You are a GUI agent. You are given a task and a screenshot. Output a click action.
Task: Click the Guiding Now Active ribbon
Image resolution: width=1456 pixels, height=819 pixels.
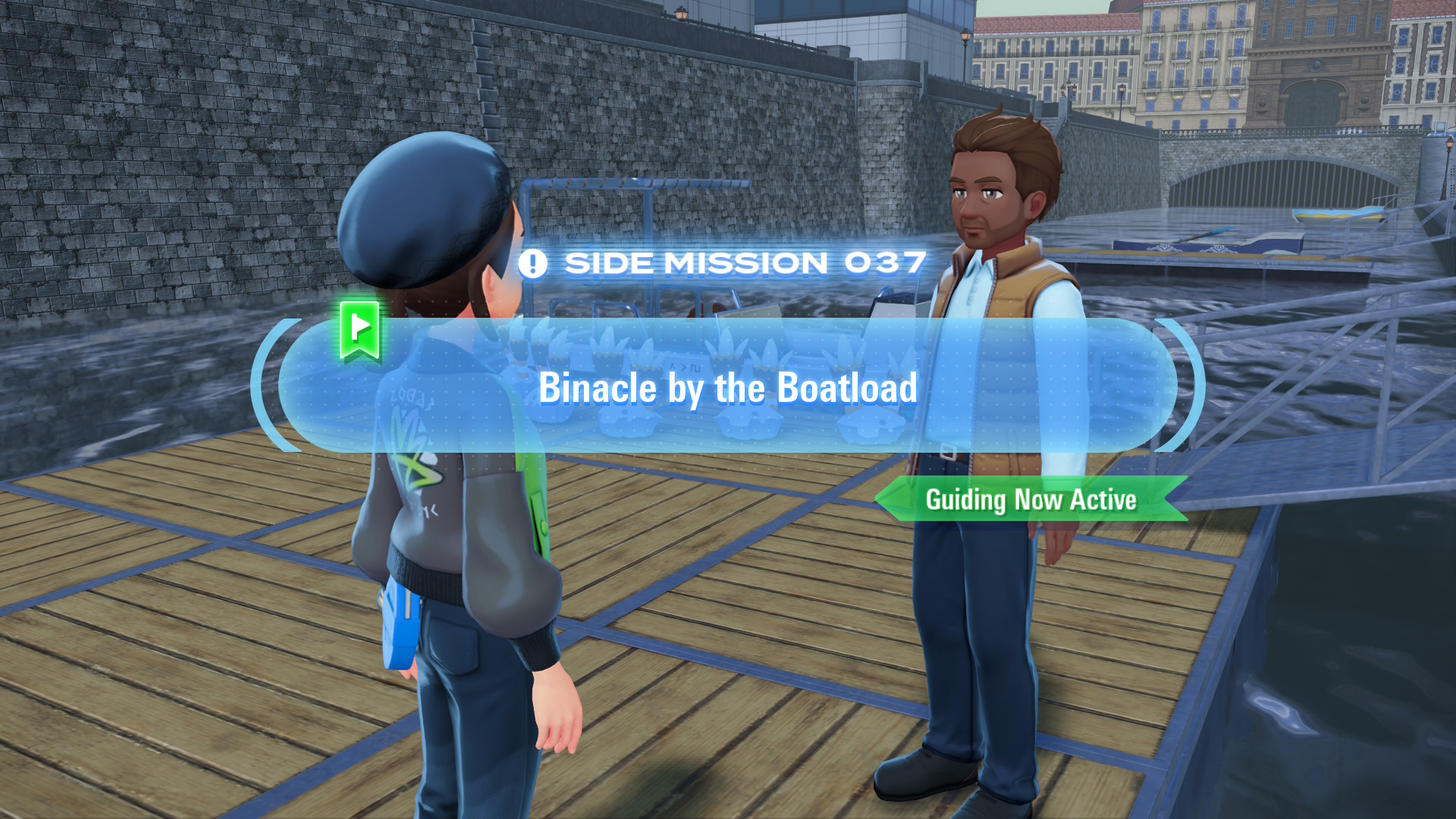point(1031,500)
